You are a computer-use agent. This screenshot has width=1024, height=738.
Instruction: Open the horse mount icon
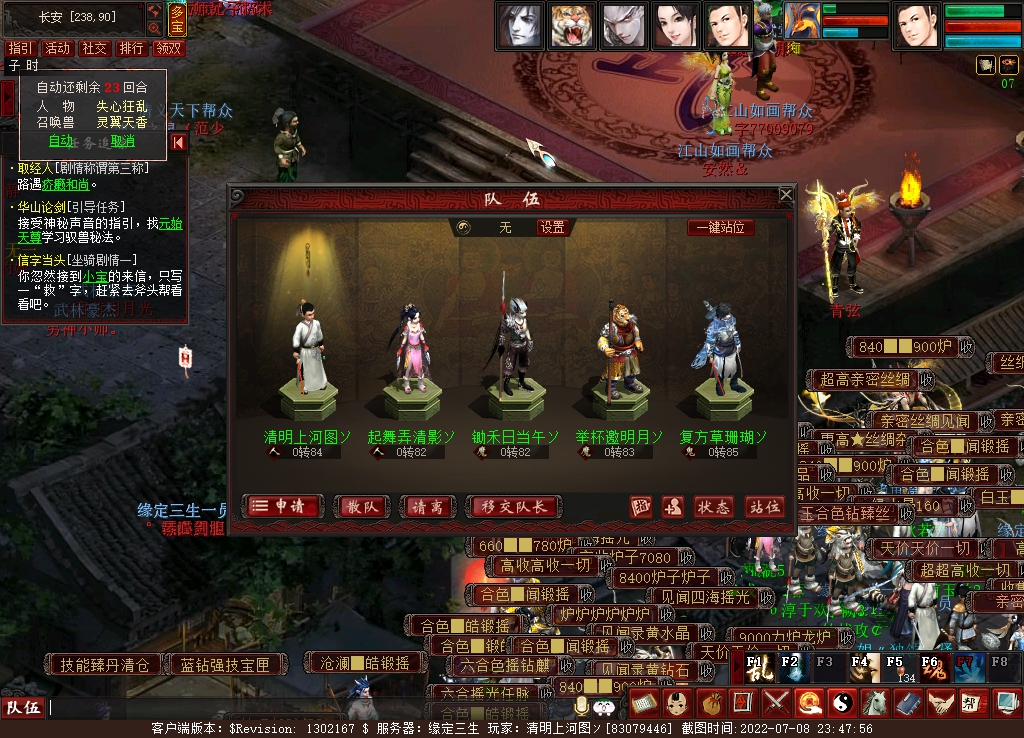(x=874, y=702)
